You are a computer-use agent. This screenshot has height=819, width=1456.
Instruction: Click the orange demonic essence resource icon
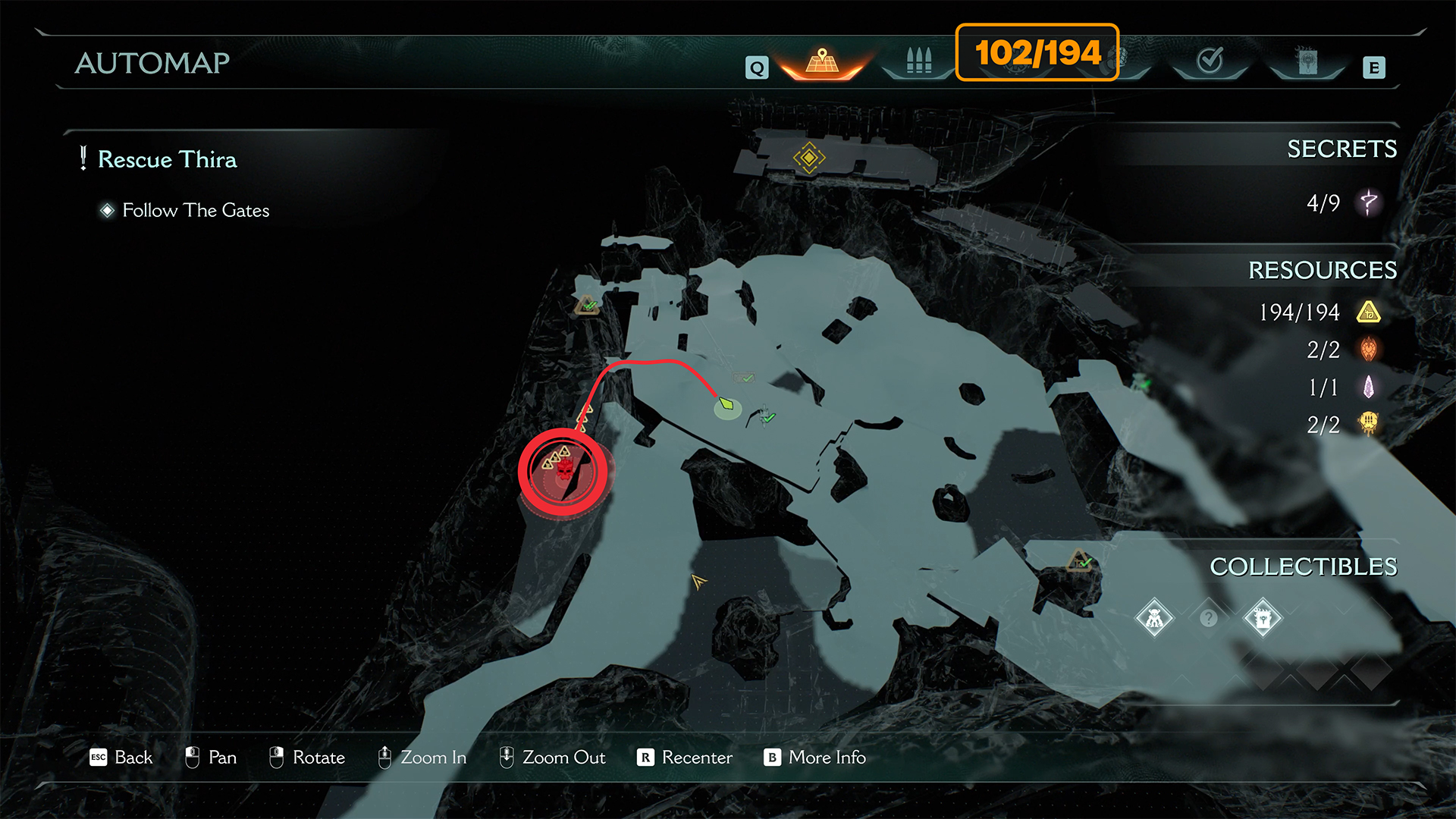pyautogui.click(x=1369, y=350)
